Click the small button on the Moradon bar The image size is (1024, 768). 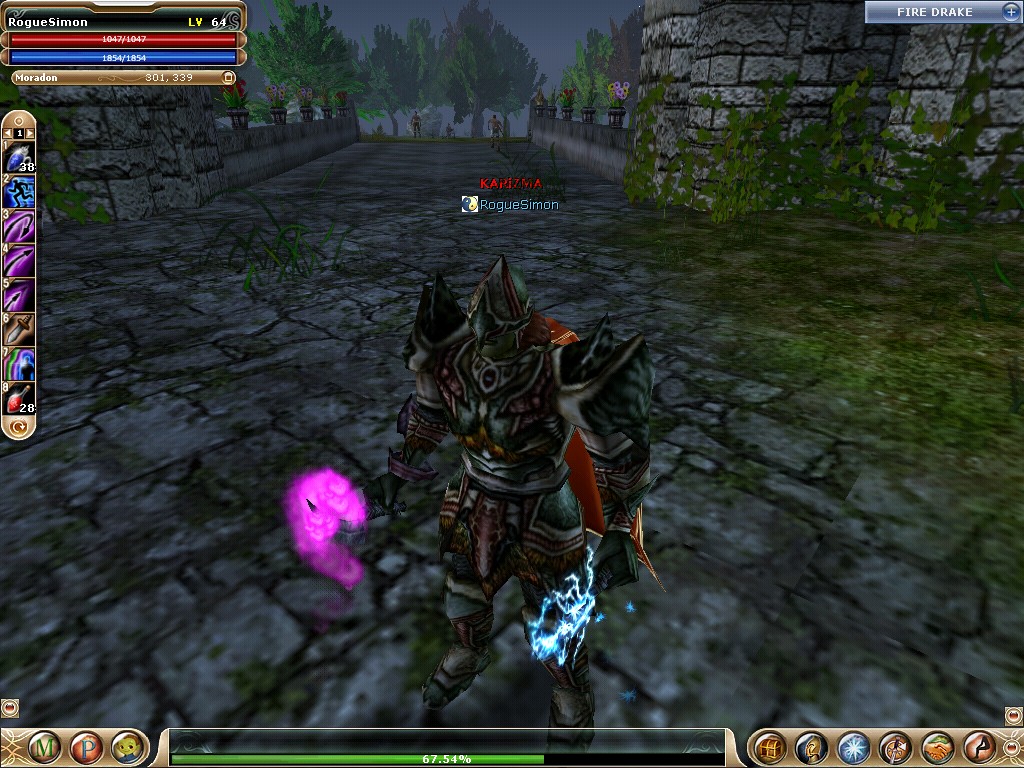pos(228,77)
